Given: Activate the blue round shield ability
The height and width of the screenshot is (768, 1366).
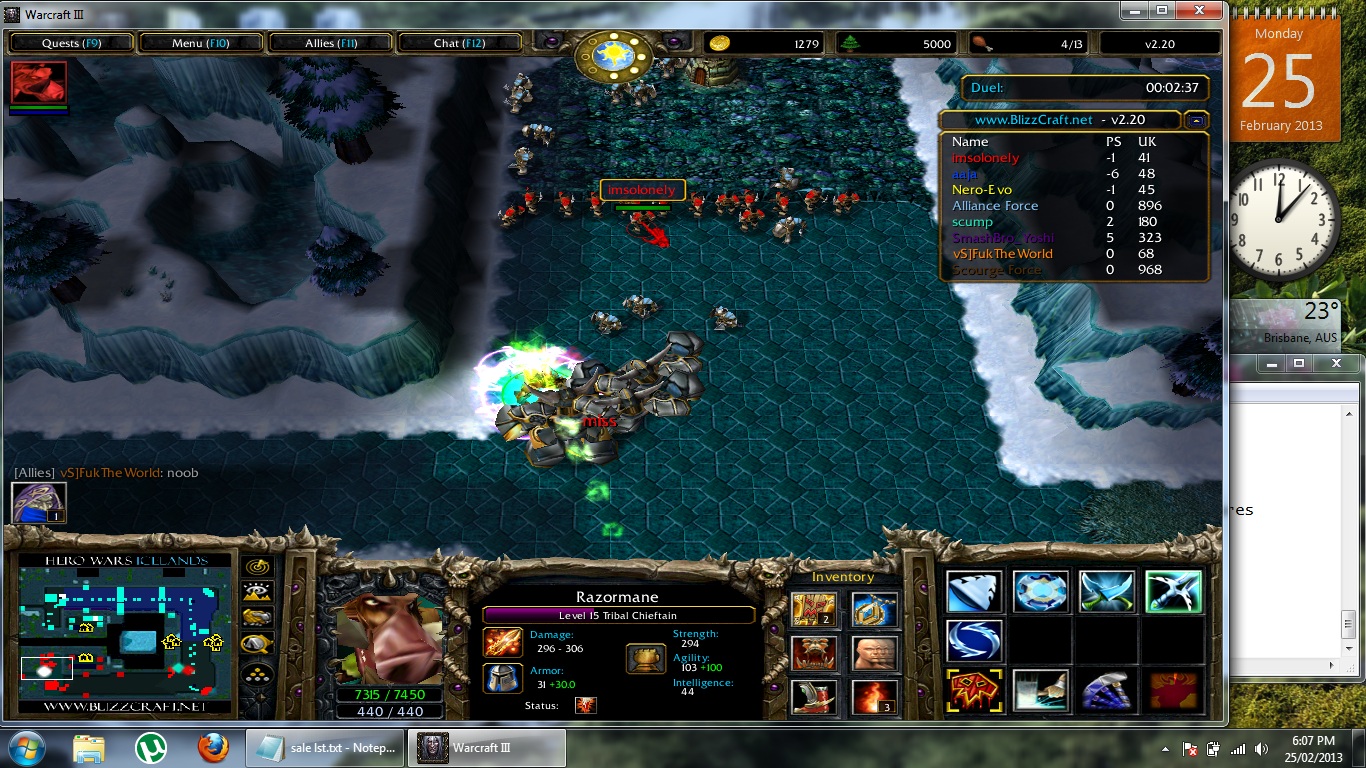Looking at the screenshot, I should tap(1040, 591).
